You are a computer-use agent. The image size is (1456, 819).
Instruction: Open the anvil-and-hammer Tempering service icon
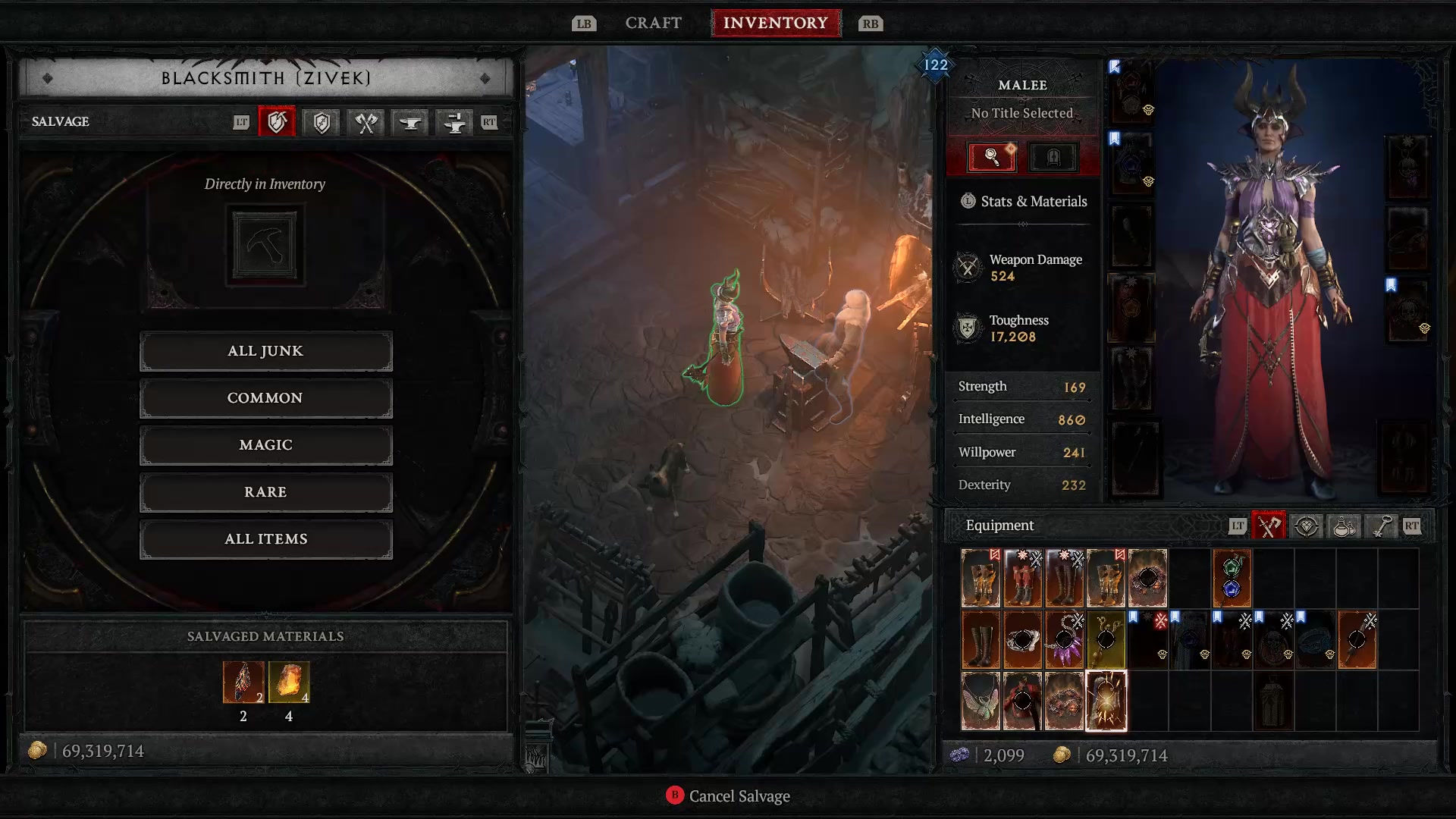453,122
